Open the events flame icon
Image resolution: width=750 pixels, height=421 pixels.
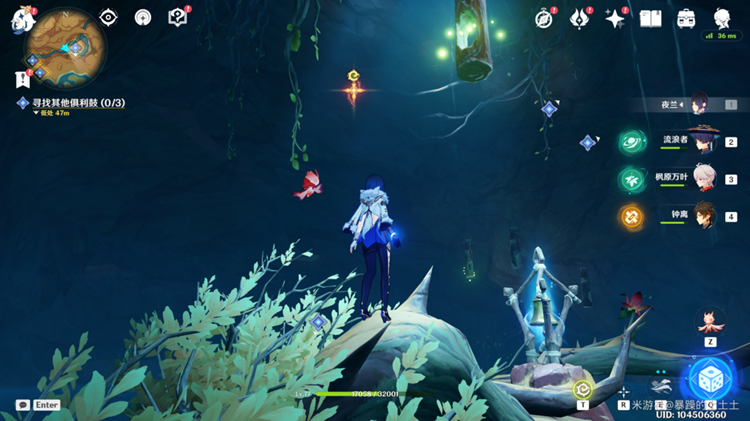pyautogui.click(x=580, y=19)
